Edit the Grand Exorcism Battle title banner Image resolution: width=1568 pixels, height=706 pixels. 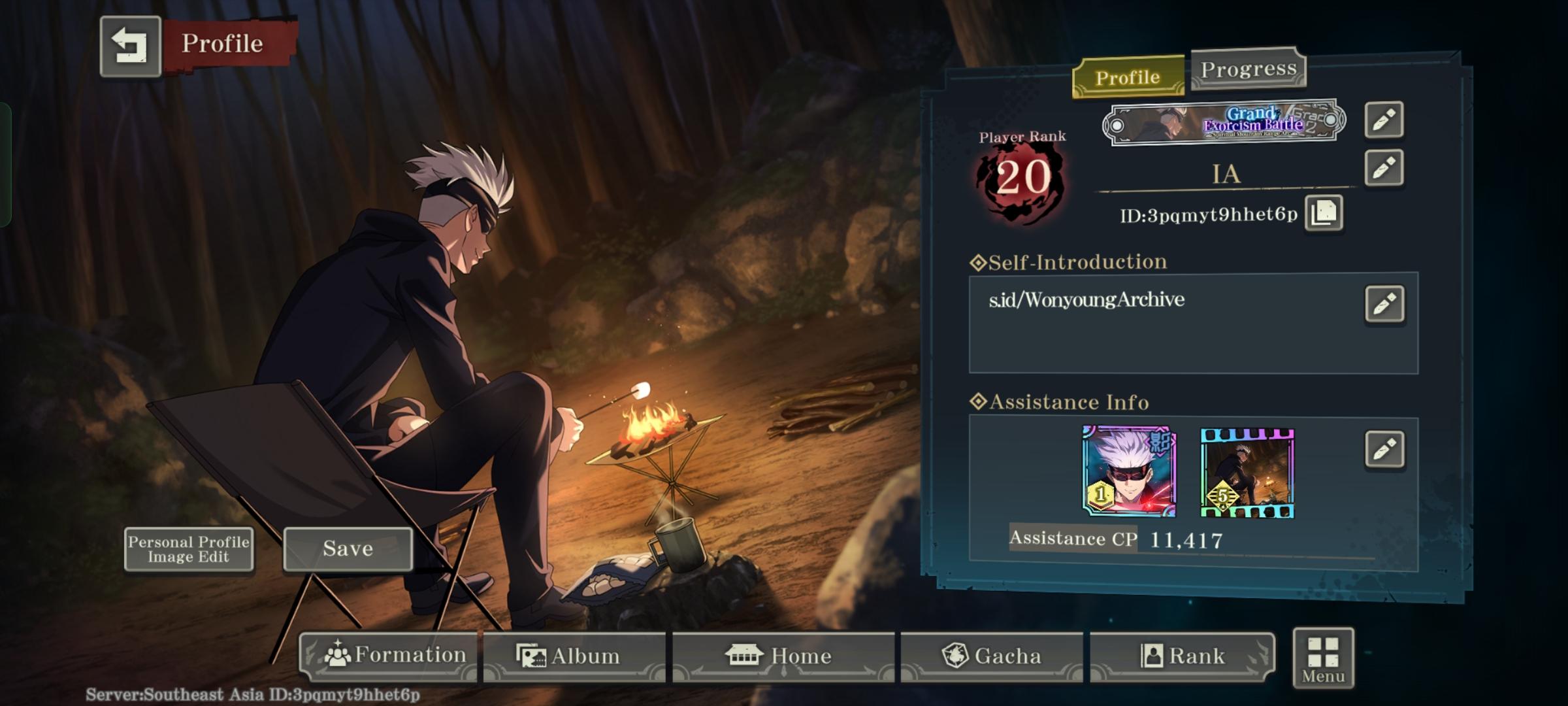pos(1384,120)
